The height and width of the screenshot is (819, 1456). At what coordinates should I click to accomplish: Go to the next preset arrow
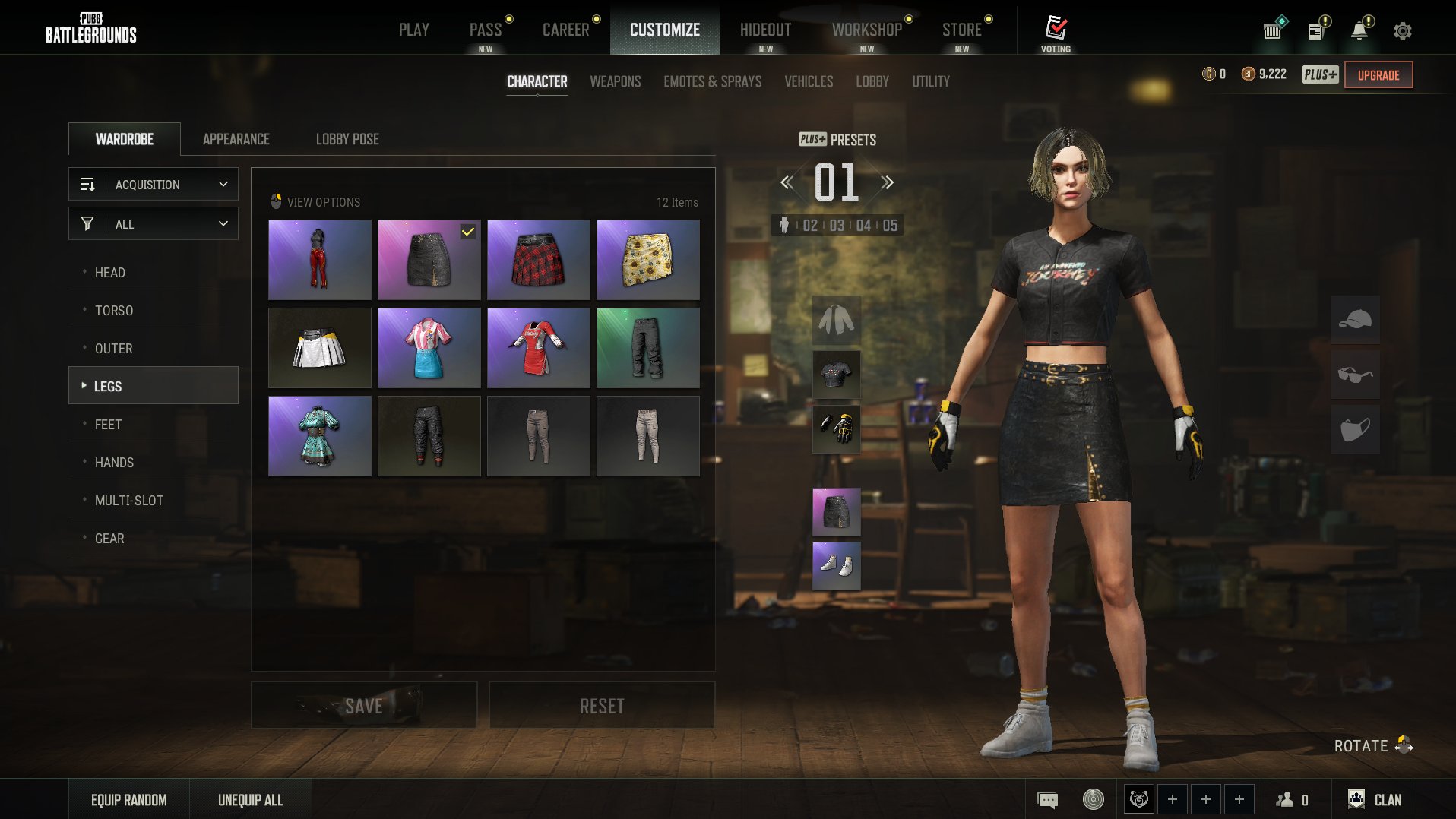click(x=887, y=182)
